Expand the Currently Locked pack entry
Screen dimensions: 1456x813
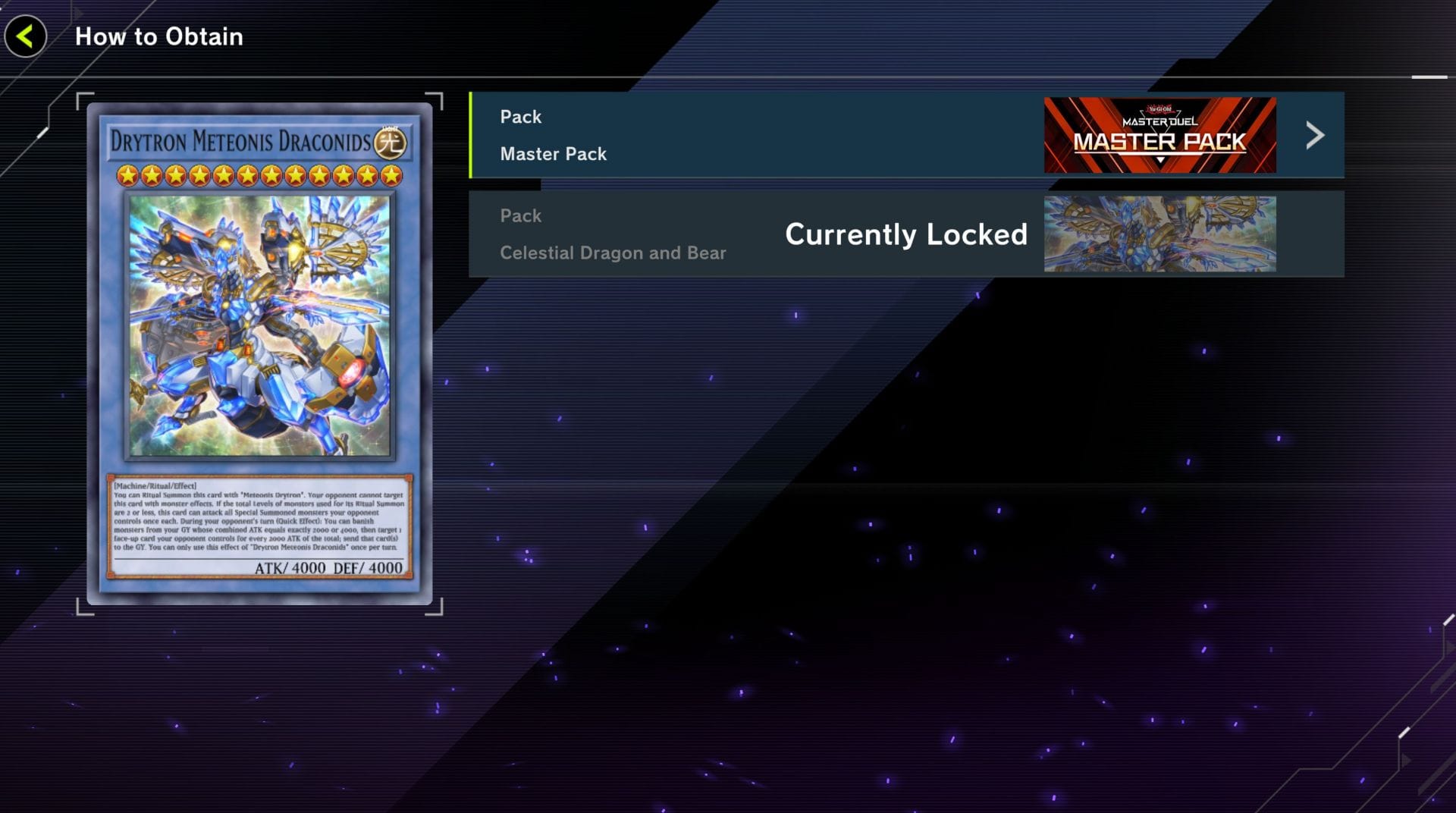coord(906,234)
